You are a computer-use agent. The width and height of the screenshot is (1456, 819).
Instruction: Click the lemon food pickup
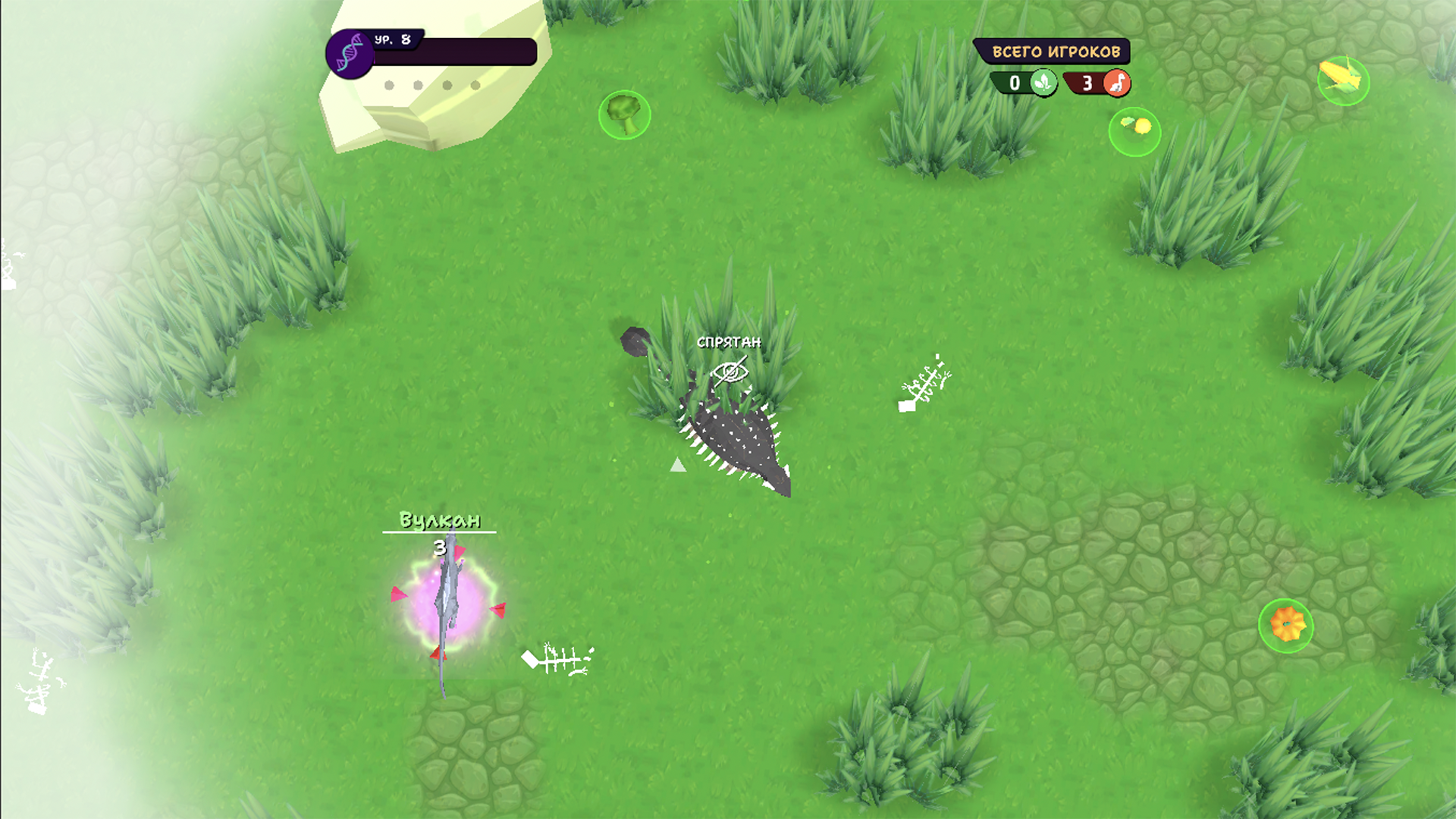1134,130
